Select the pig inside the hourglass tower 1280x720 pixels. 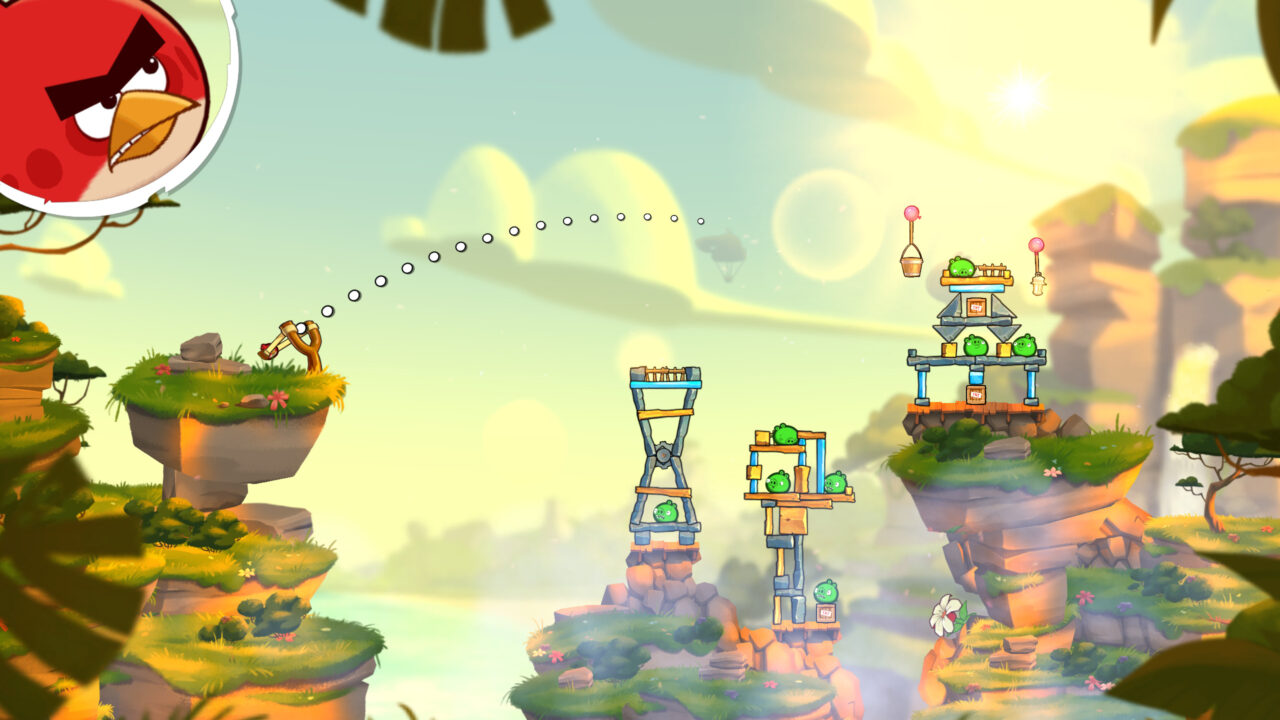665,512
